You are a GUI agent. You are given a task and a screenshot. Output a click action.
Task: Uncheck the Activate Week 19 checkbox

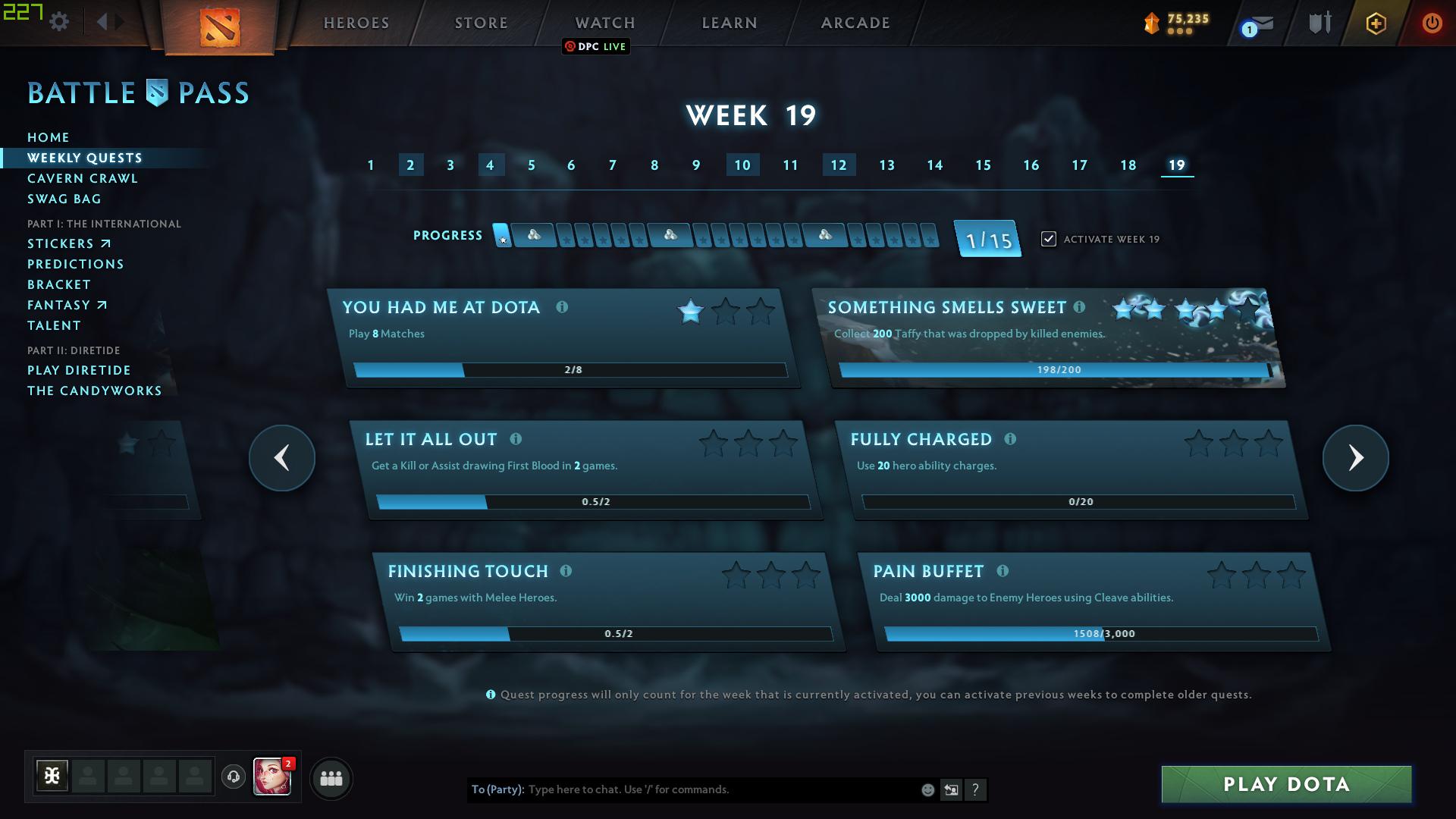(1049, 238)
